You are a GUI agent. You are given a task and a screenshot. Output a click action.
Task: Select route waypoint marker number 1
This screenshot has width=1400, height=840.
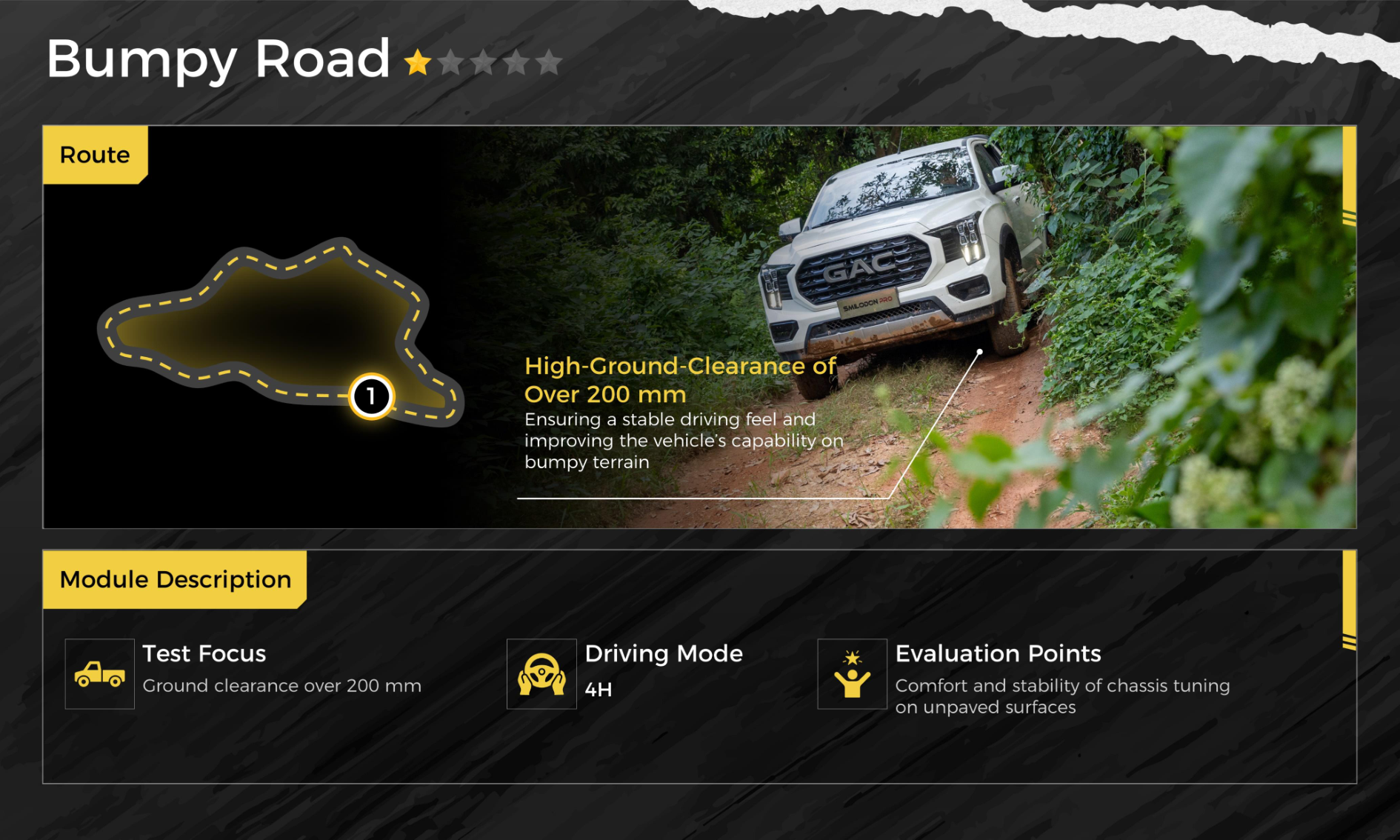tap(371, 396)
